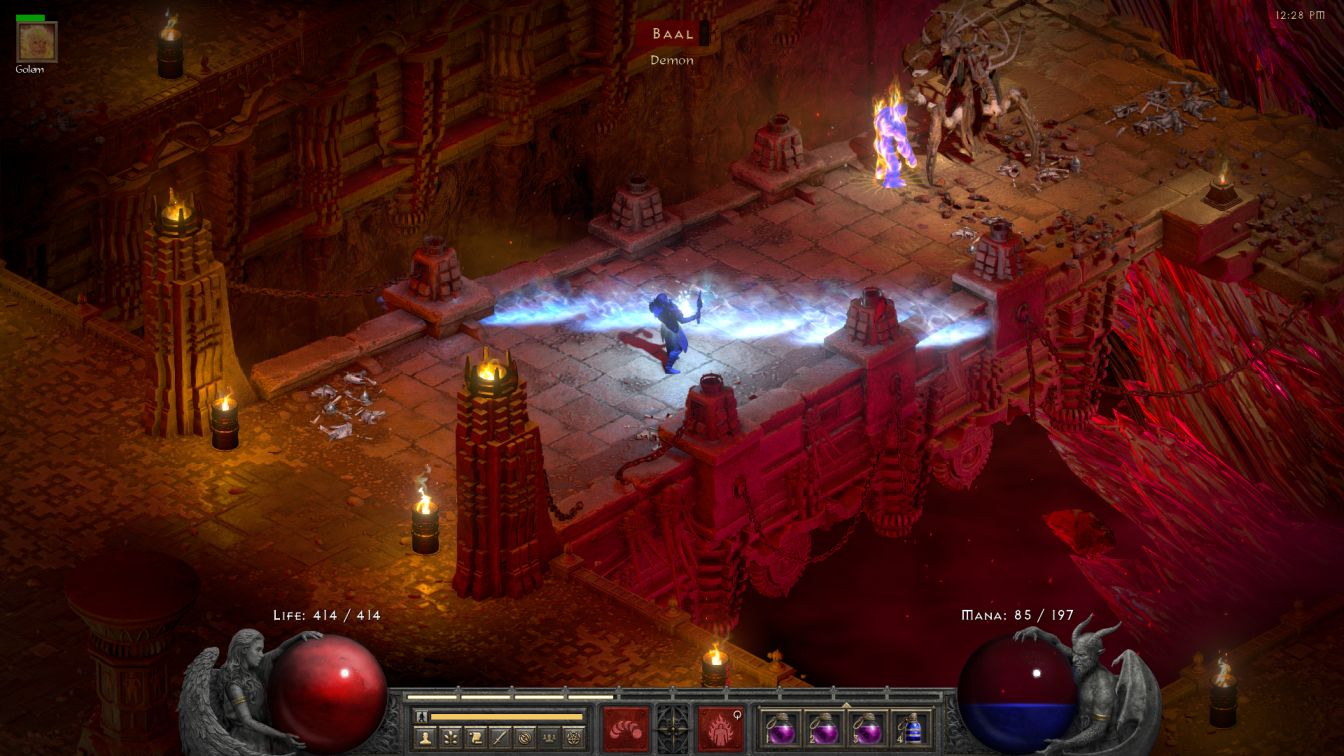The height and width of the screenshot is (756, 1344).
Task: Click the crossed-circle icon in mini panel
Action: 524,738
